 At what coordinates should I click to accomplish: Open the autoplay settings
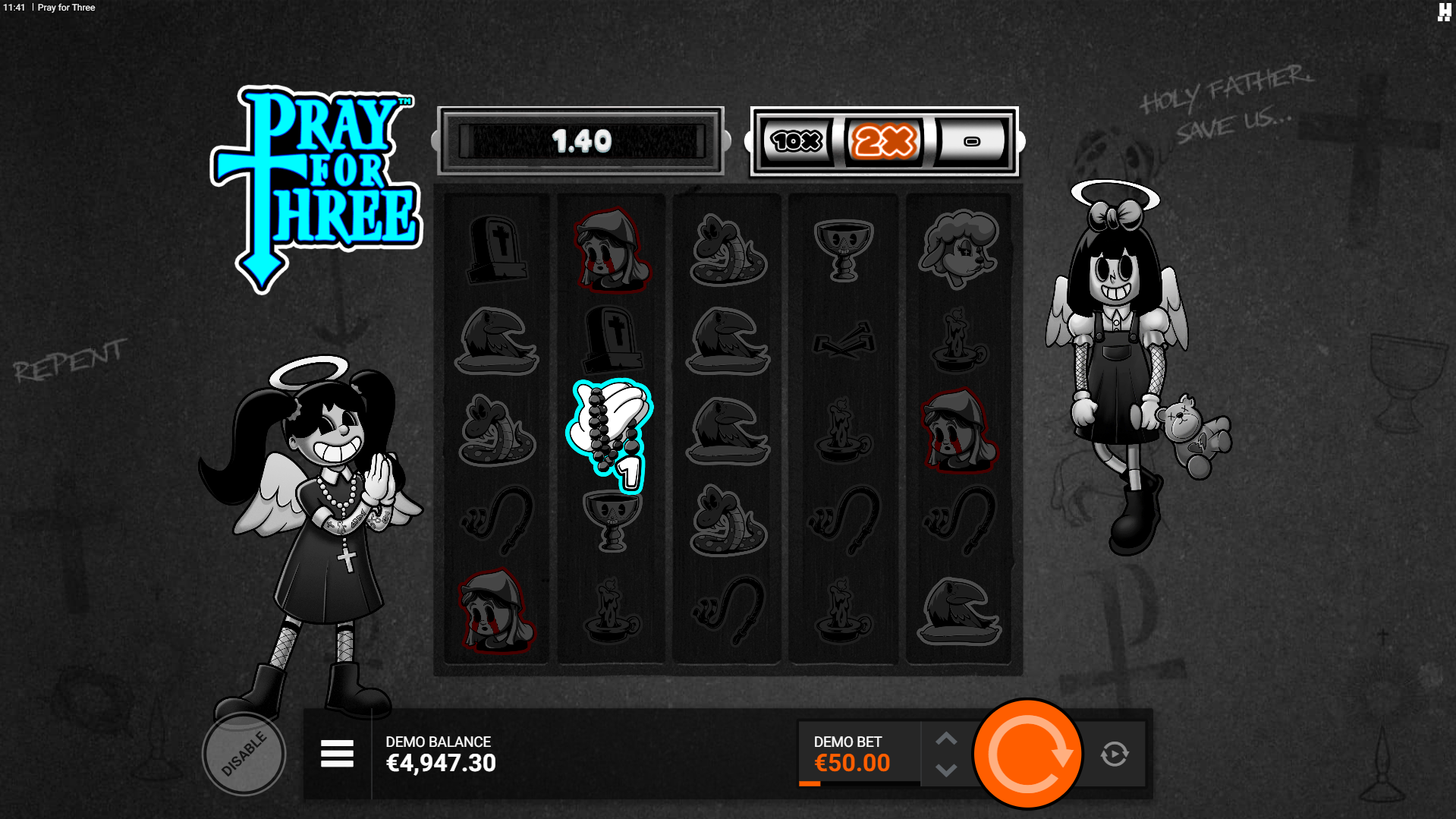(1114, 754)
